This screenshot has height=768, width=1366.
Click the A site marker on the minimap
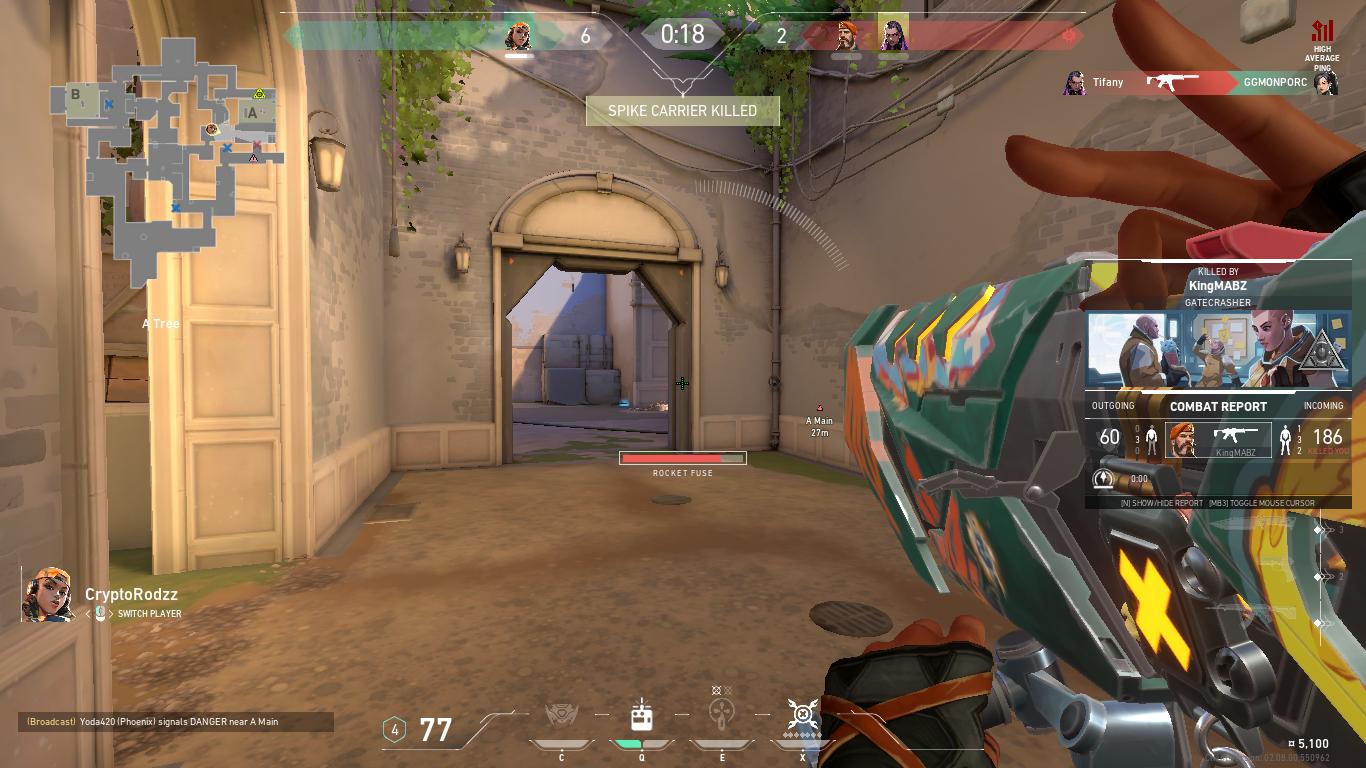(x=252, y=113)
